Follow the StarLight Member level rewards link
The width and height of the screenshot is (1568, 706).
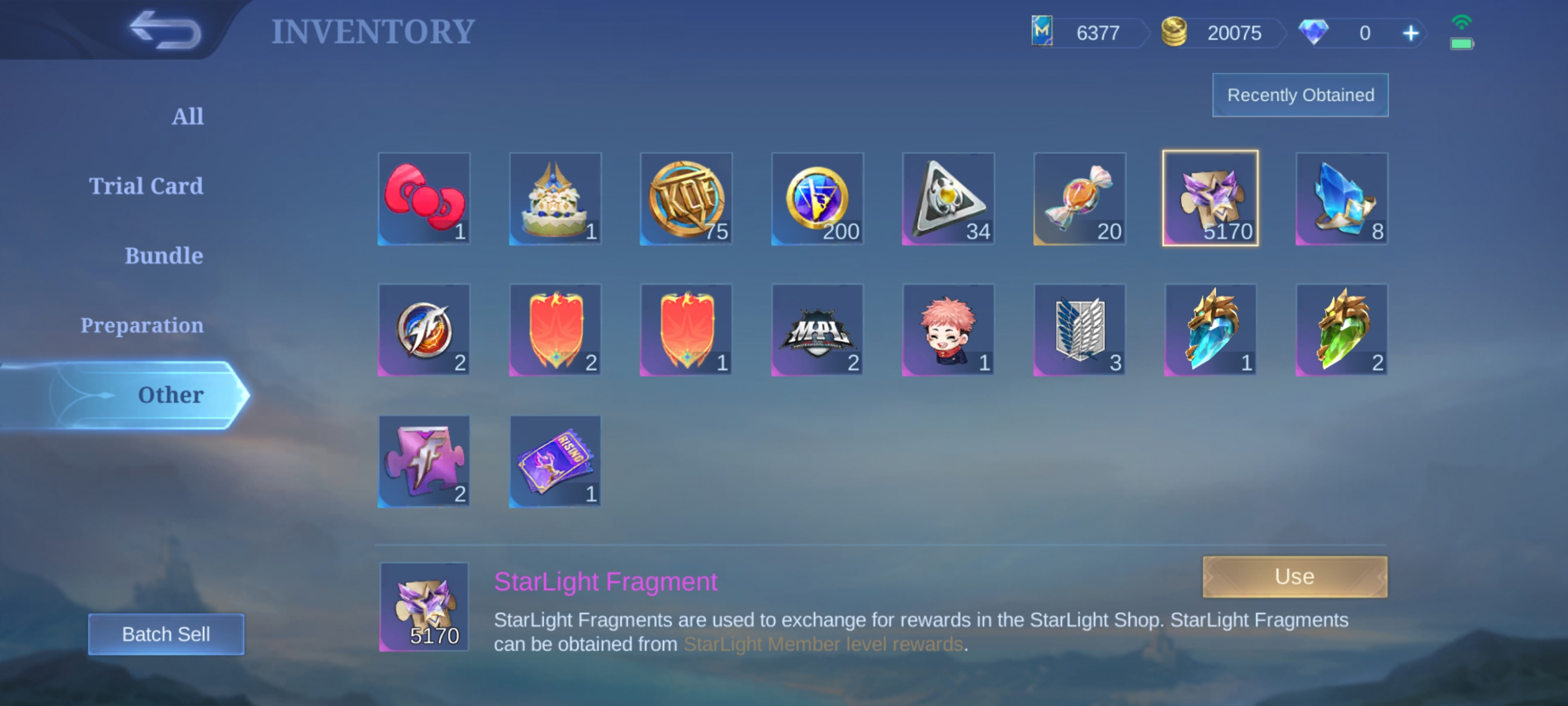point(822,644)
